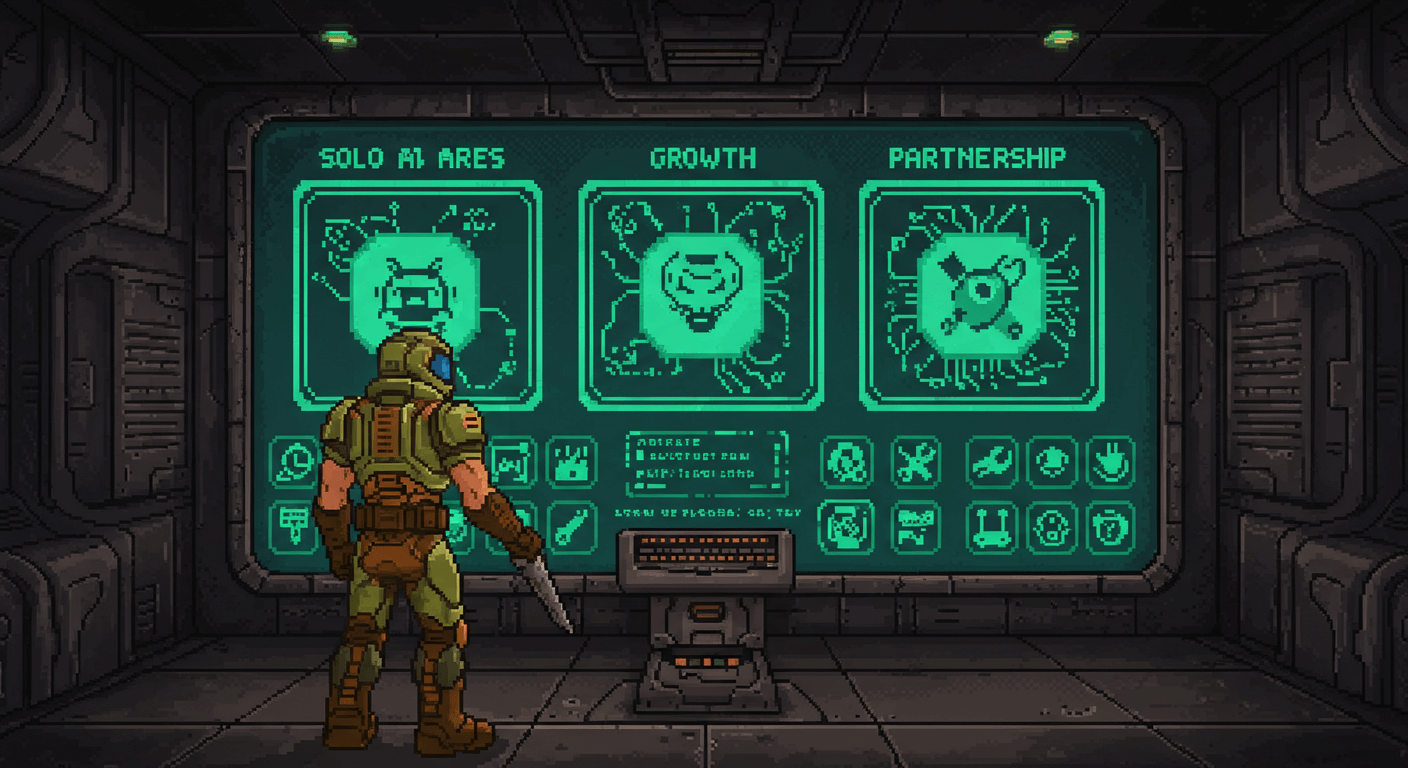This screenshot has height=768, width=1408.
Task: Open the pot with question mark icon
Action: [x=1110, y=527]
